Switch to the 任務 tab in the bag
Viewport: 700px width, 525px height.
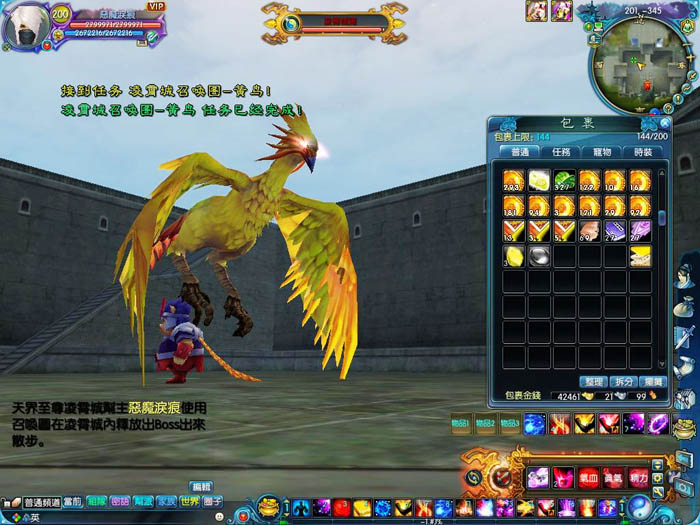click(561, 153)
